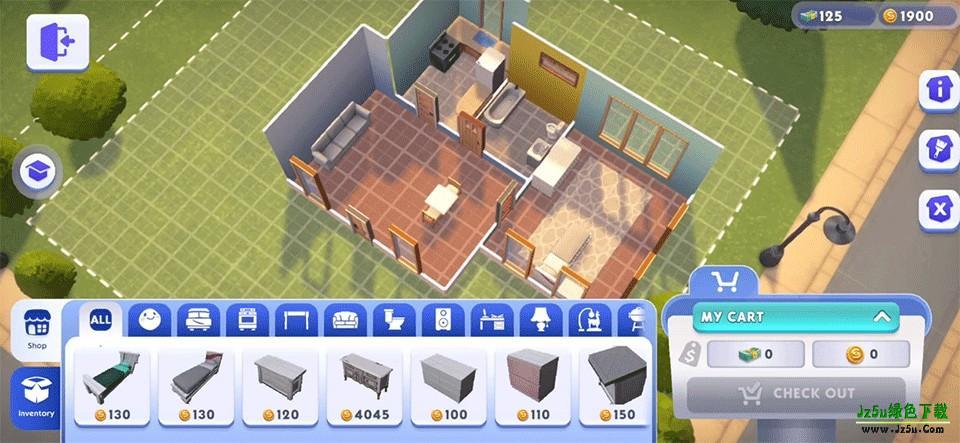Image resolution: width=960 pixels, height=443 pixels.
Task: Browse the sofa seating category
Action: pos(345,320)
